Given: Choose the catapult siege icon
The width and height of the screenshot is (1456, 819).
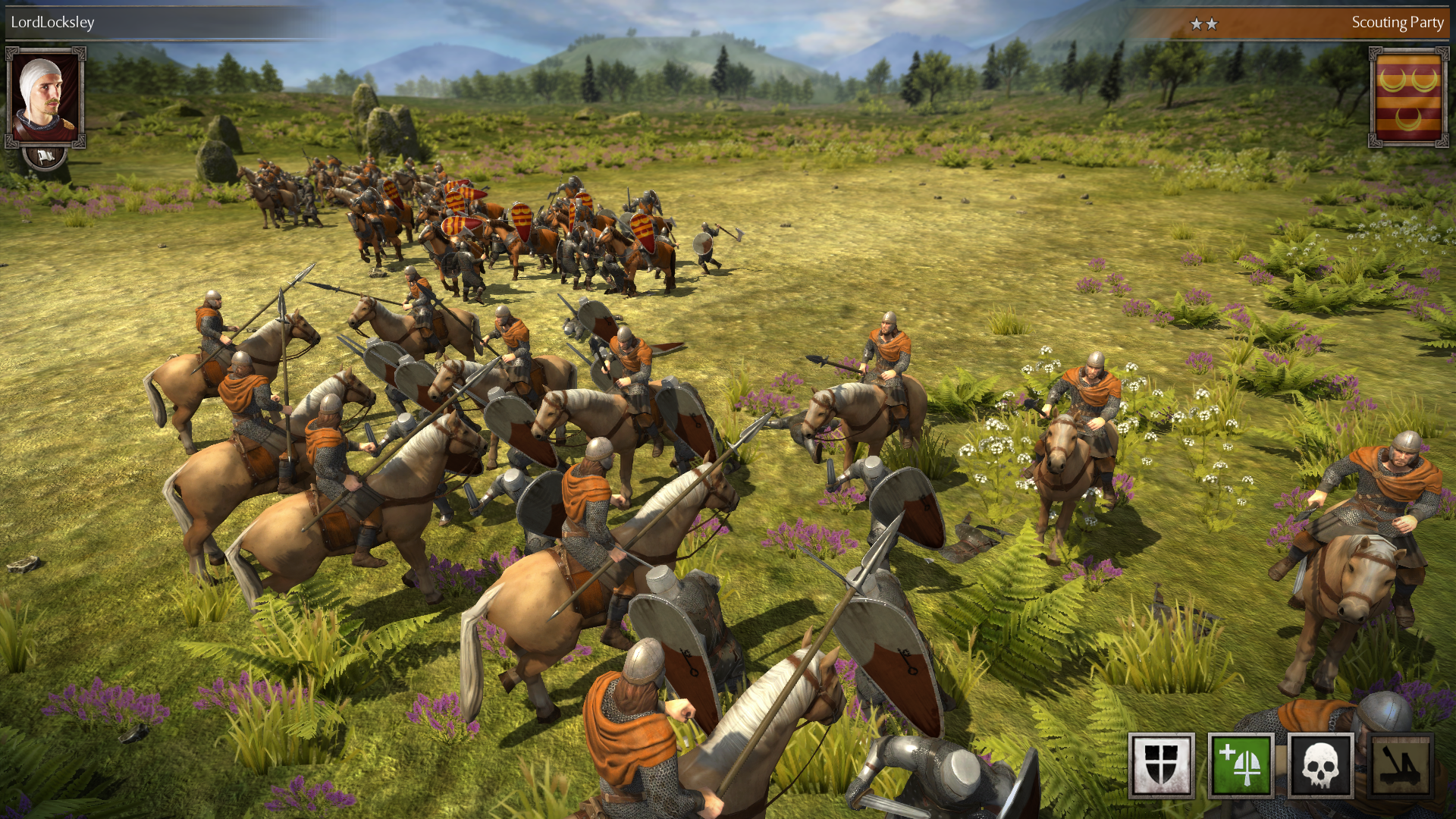Looking at the screenshot, I should point(1400,765).
